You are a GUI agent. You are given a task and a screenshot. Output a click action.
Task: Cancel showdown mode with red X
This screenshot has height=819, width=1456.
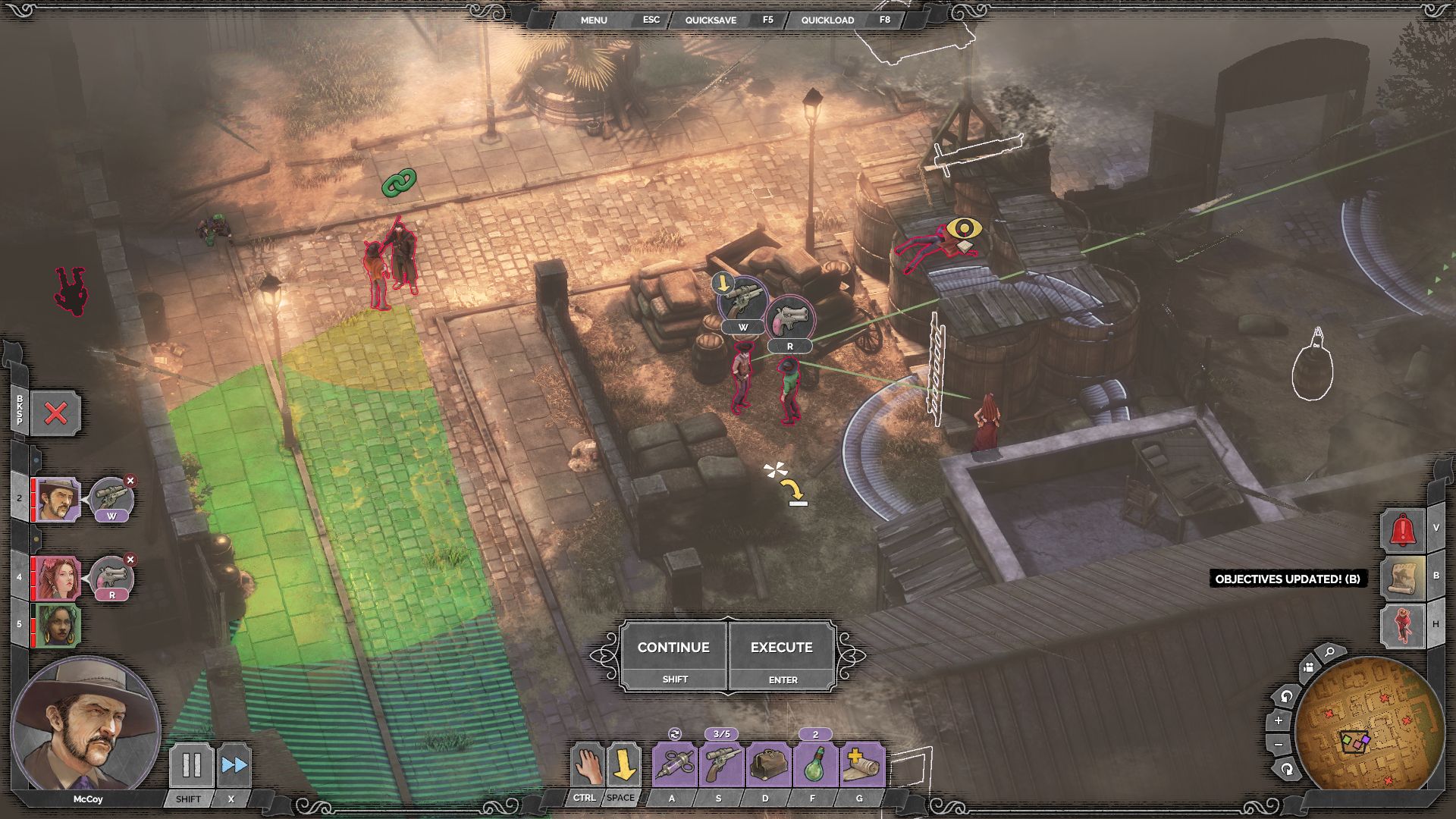click(x=55, y=413)
